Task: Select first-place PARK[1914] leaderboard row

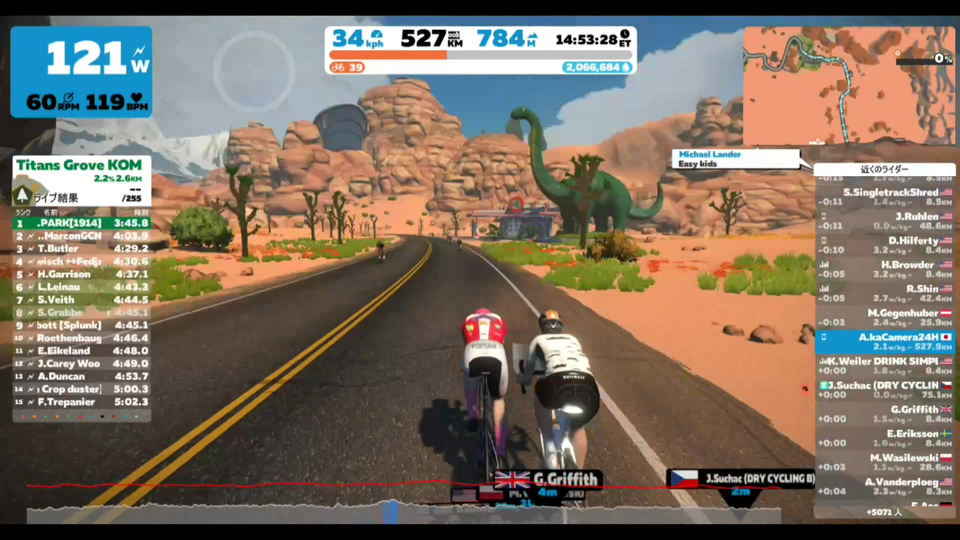Action: point(81,223)
